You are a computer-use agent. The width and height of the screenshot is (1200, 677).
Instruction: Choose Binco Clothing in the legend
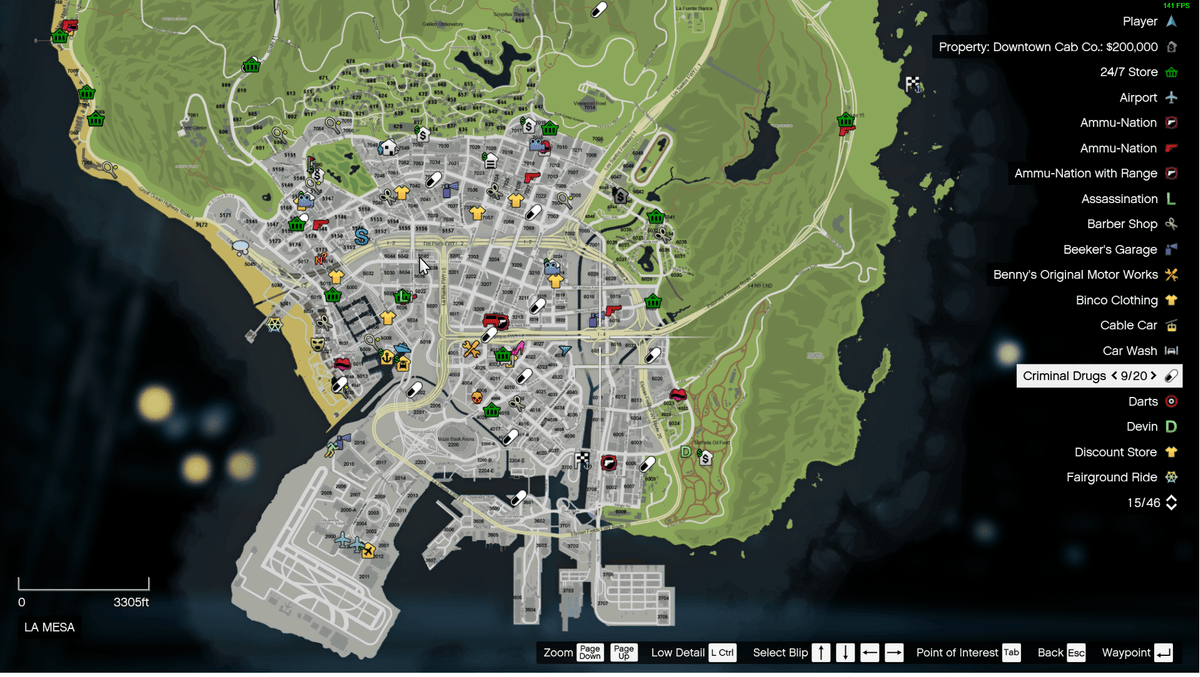point(1116,300)
